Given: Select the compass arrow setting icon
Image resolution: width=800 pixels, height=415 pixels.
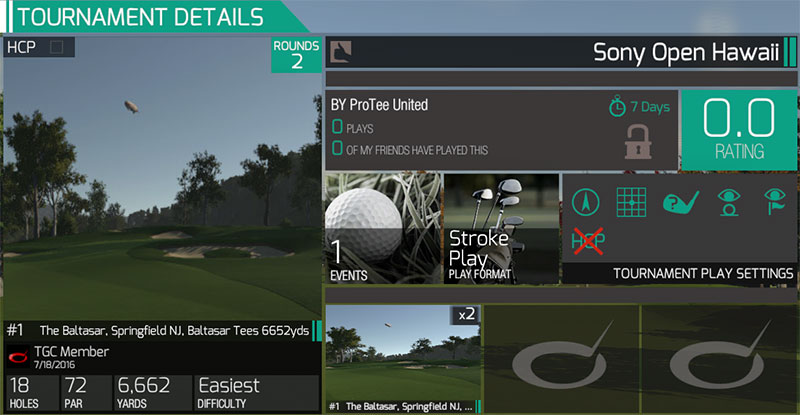Looking at the screenshot, I should click(585, 202).
